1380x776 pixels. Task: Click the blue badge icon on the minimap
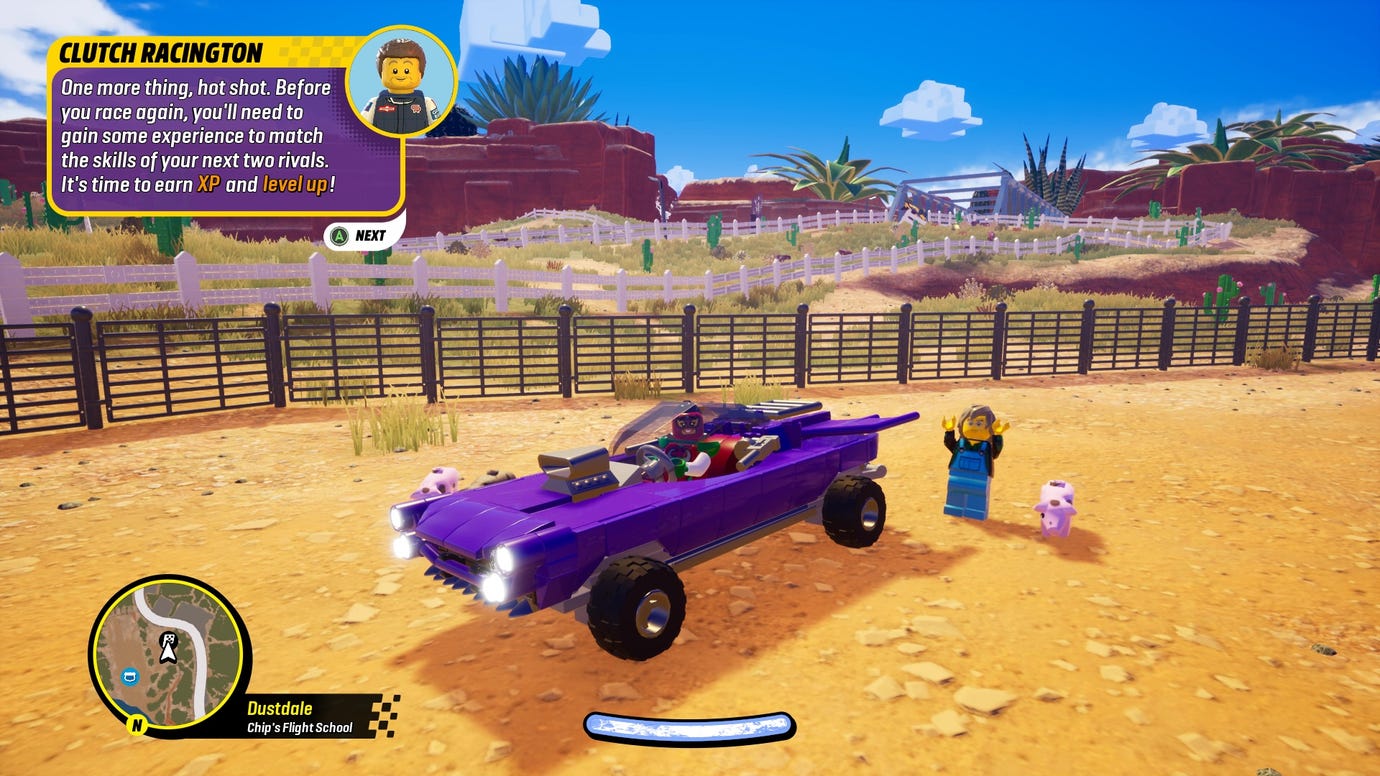130,676
